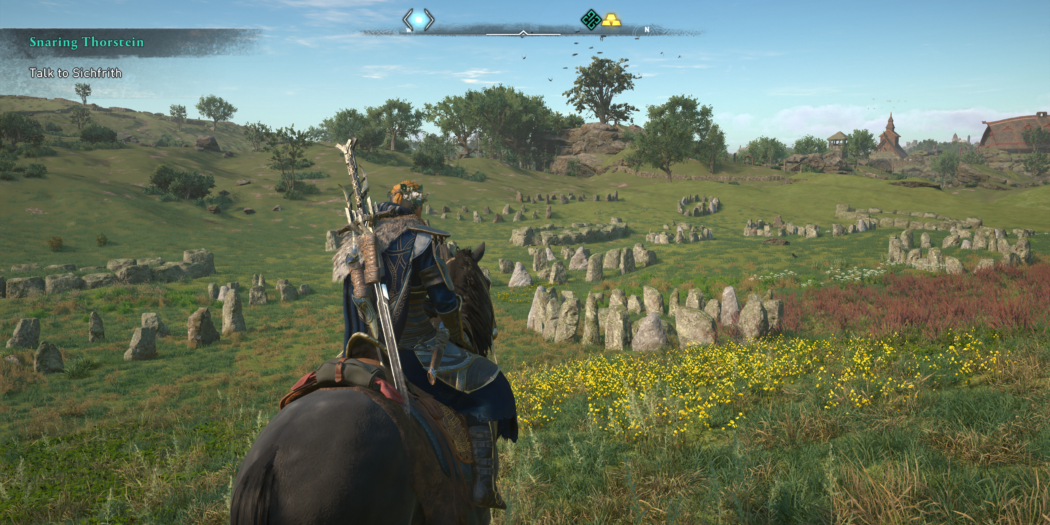Click the gold ingots wealth marker
The height and width of the screenshot is (525, 1050).
[x=610, y=20]
